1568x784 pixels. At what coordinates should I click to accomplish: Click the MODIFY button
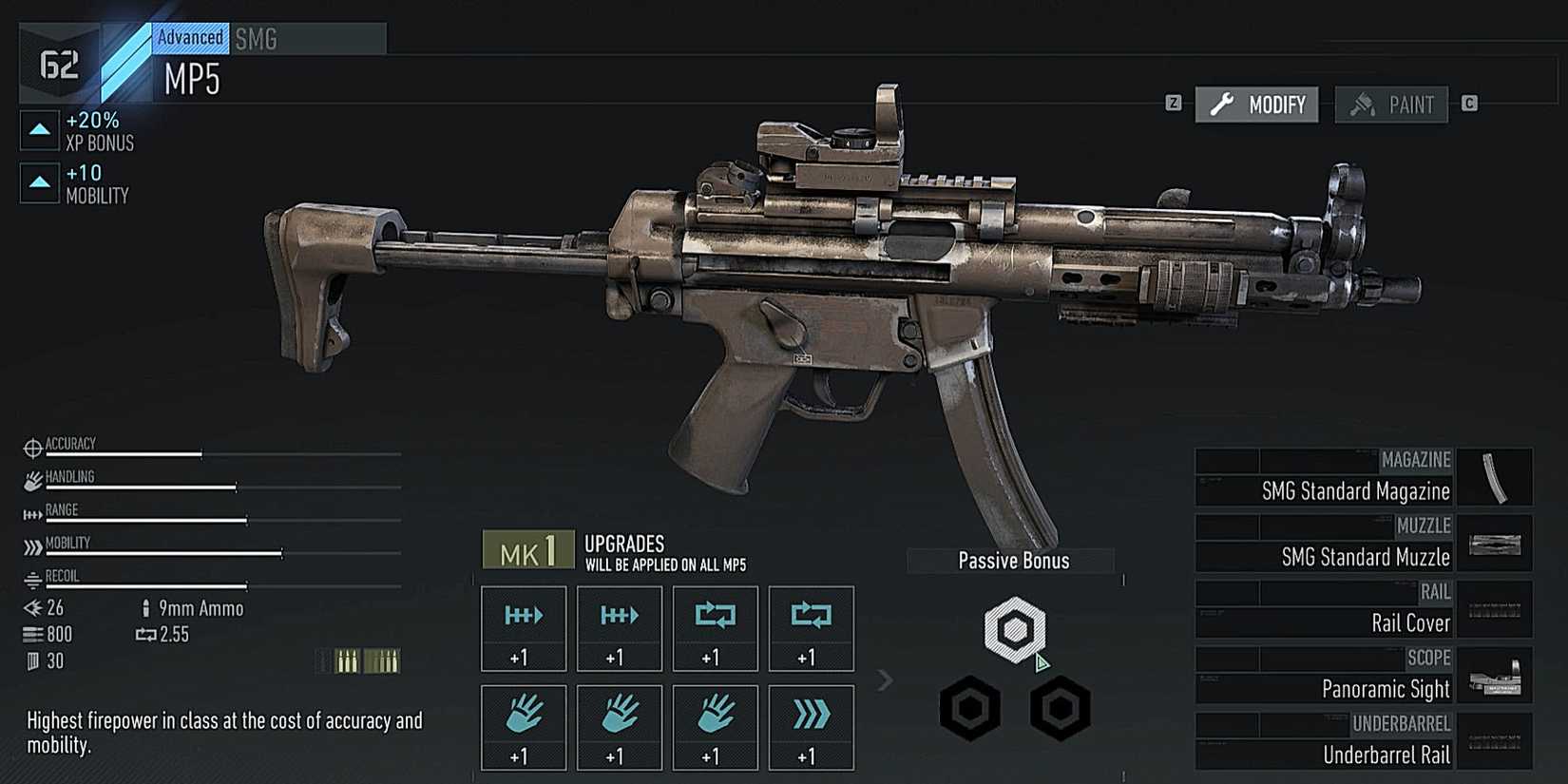coord(1256,105)
